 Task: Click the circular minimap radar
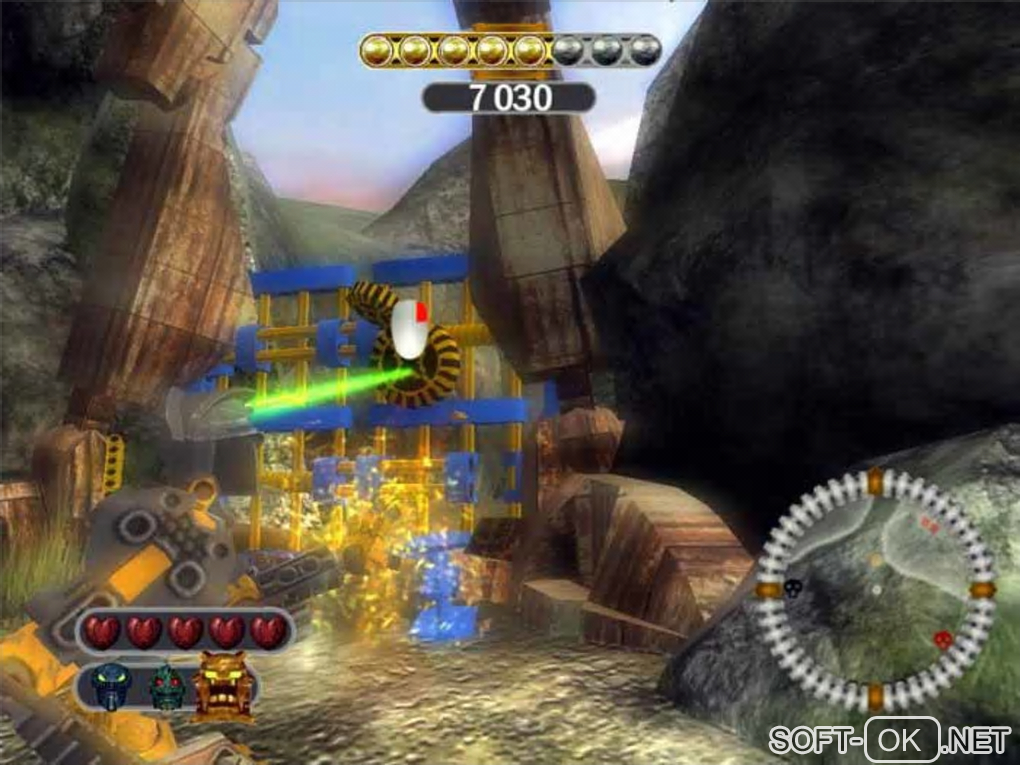pyautogui.click(x=875, y=590)
